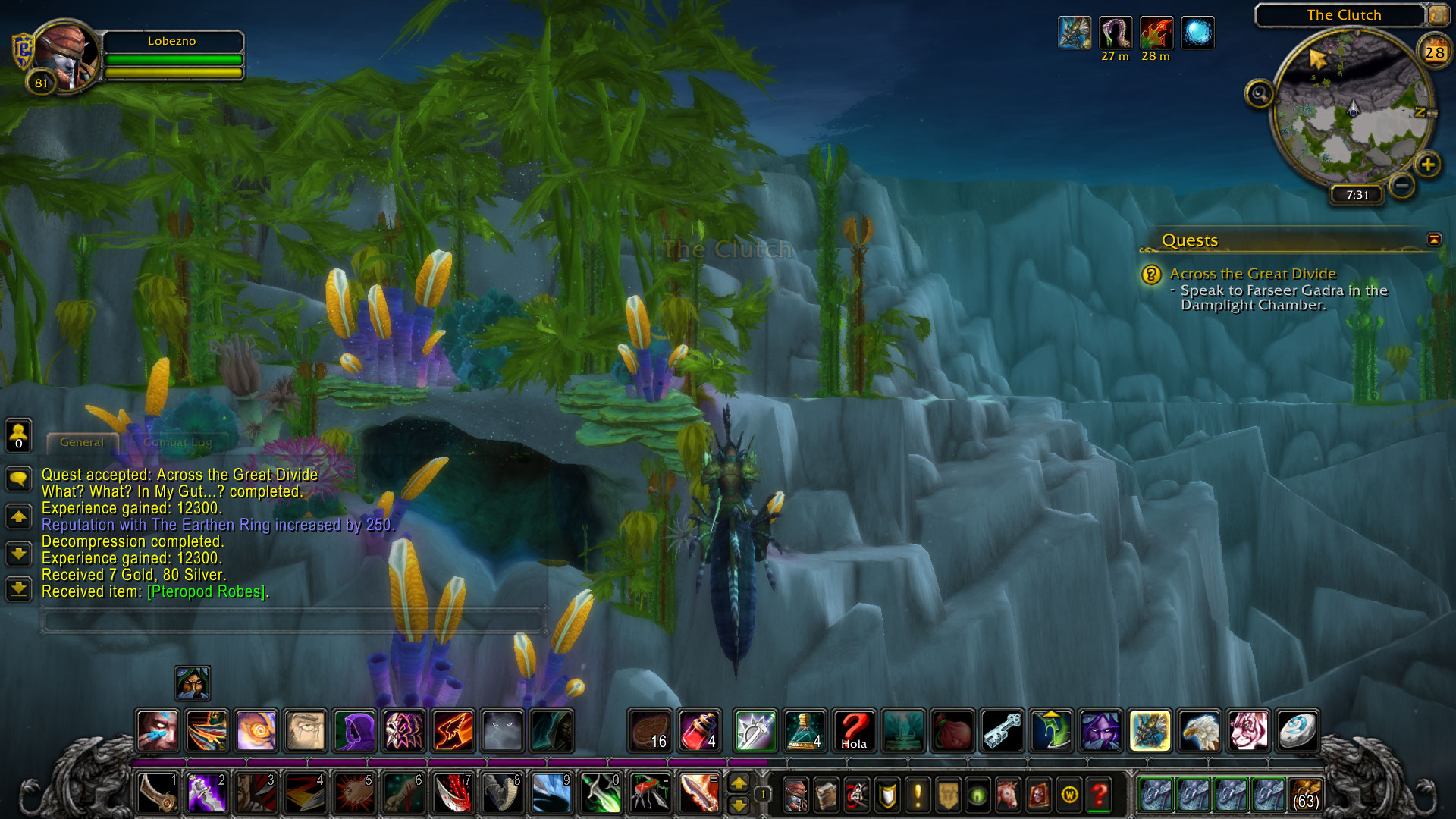Click the minimap tracking magnifier button
The height and width of the screenshot is (819, 1456).
click(1260, 94)
